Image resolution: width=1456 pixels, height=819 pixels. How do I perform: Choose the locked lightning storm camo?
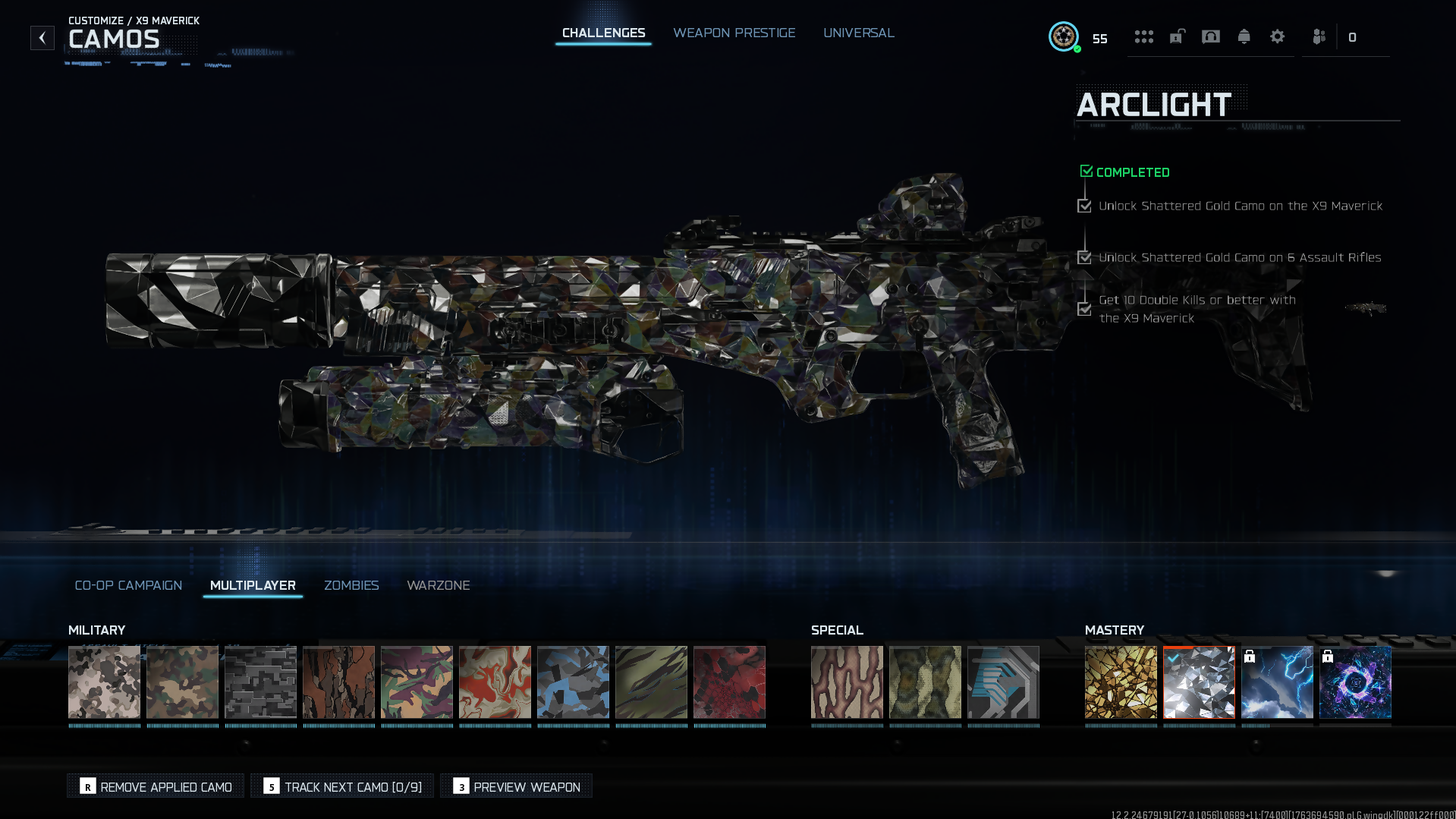1277,682
